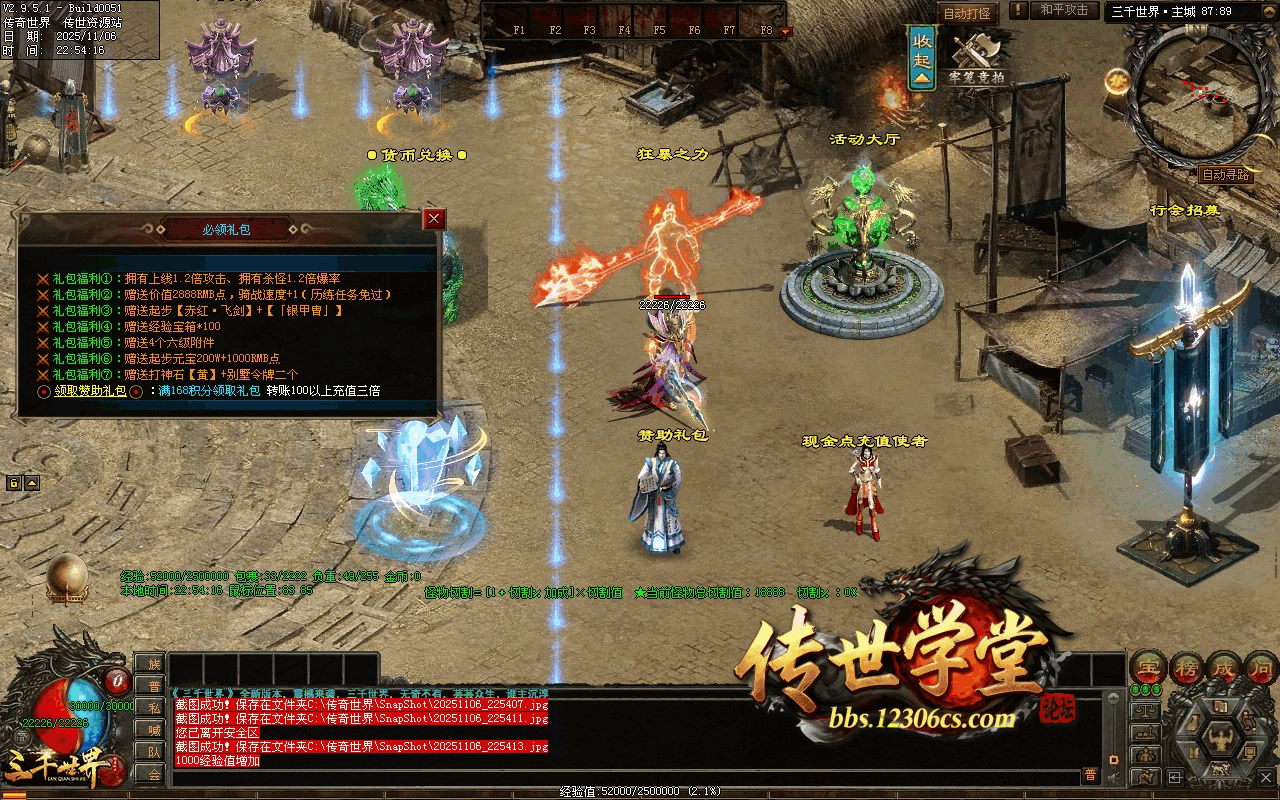Claim the 领取赞助礼包 sponsor gift link
The width and height of the screenshot is (1280, 800).
(x=91, y=391)
